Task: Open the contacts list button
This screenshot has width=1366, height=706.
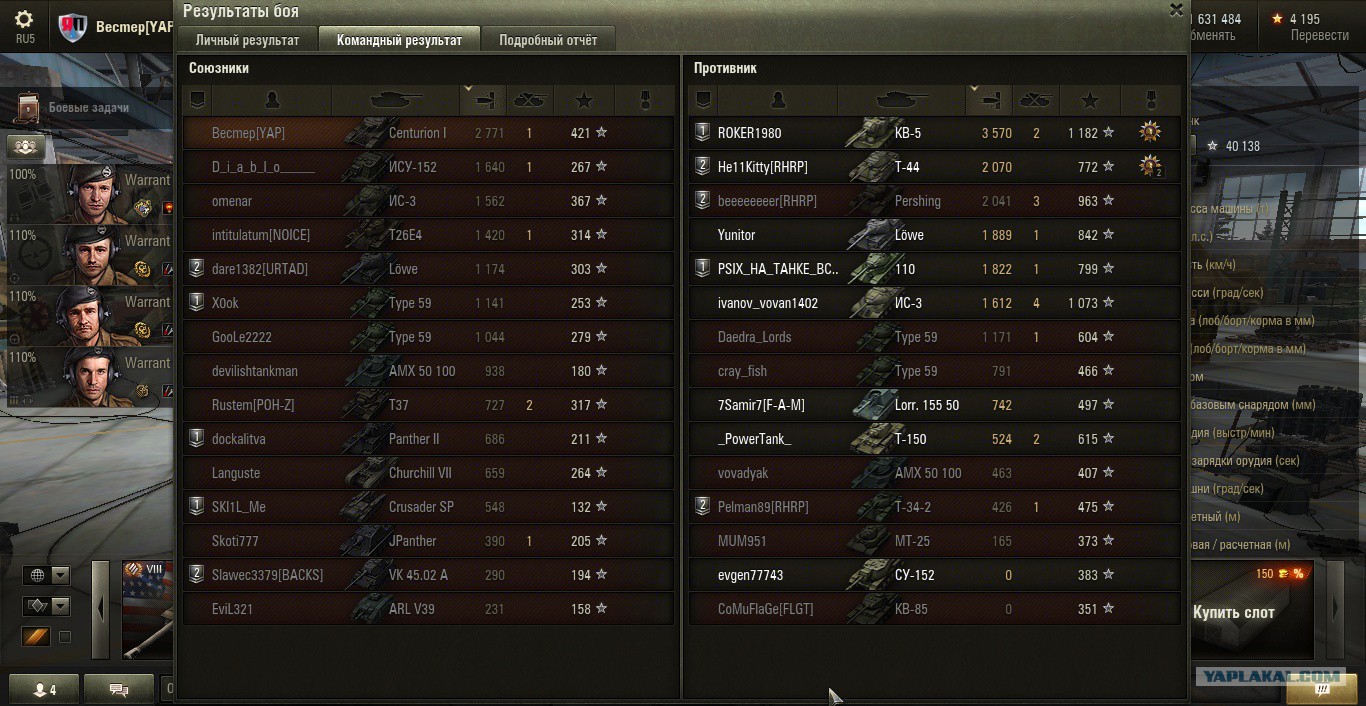Action: (45, 689)
